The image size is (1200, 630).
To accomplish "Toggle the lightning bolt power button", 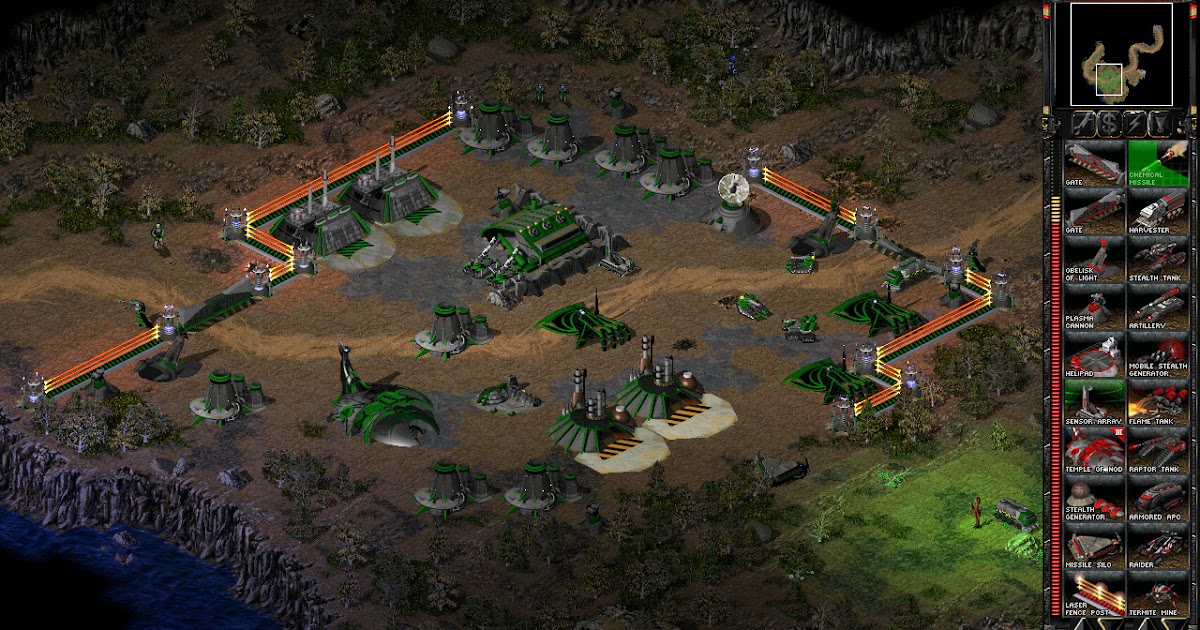I will [x=1133, y=123].
